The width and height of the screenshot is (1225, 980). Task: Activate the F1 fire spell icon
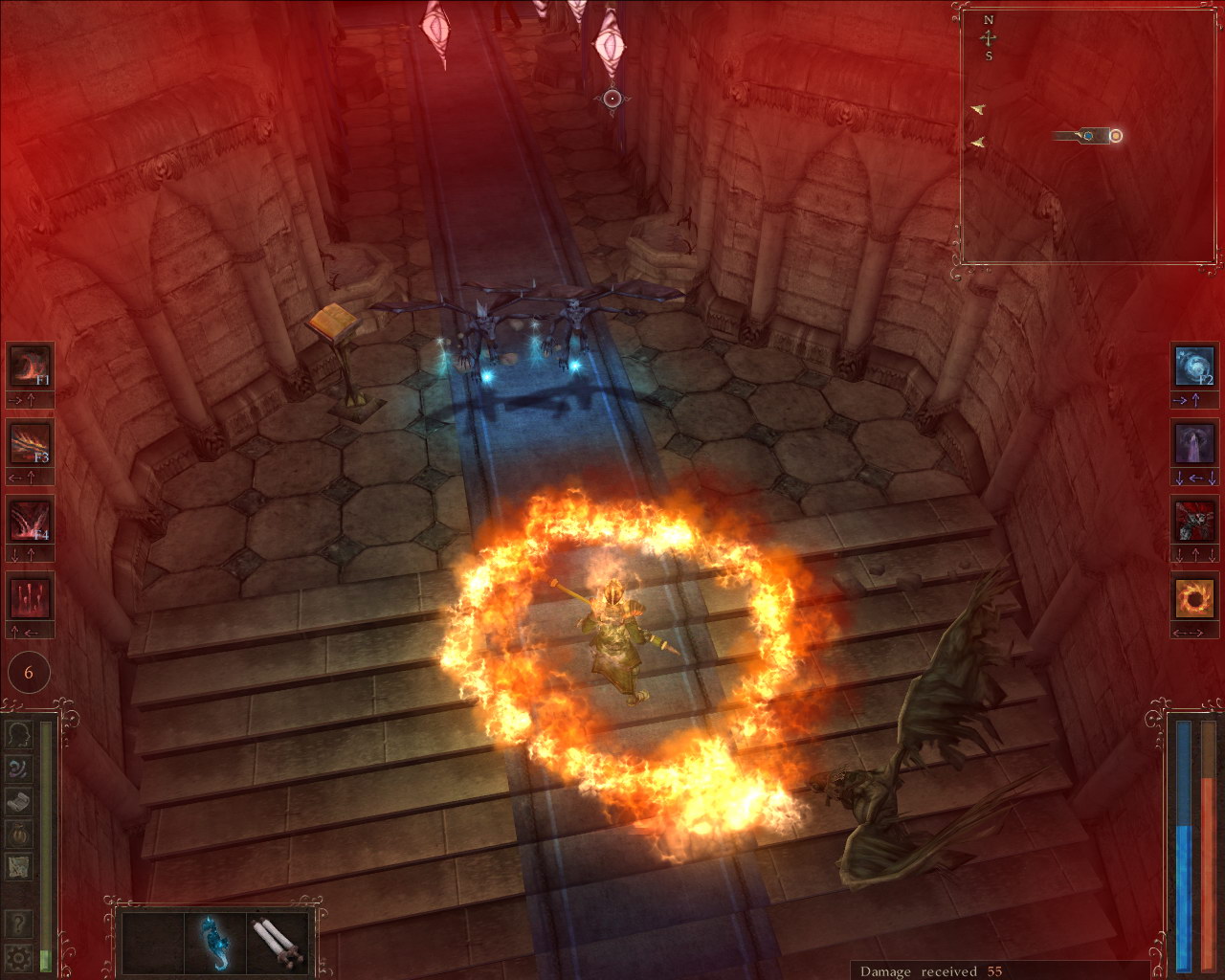coord(29,366)
